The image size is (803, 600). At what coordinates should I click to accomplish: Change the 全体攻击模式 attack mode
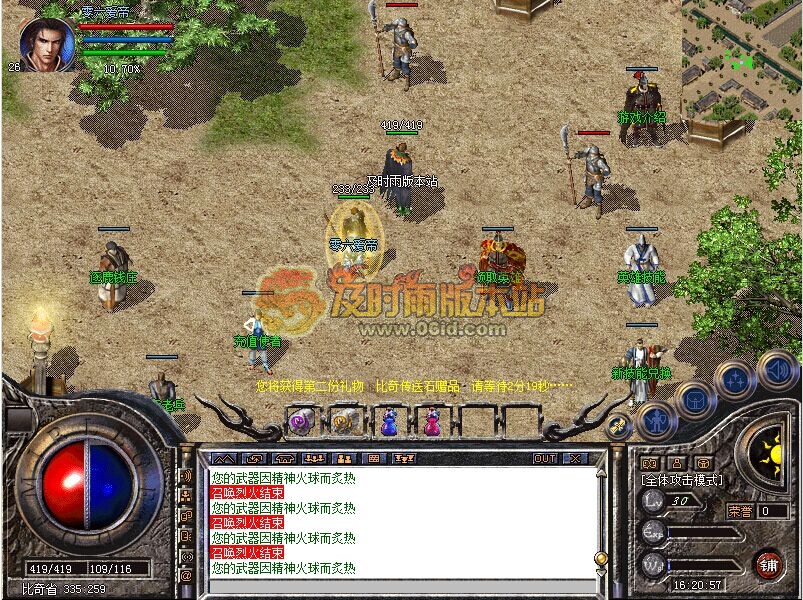pyautogui.click(x=682, y=480)
